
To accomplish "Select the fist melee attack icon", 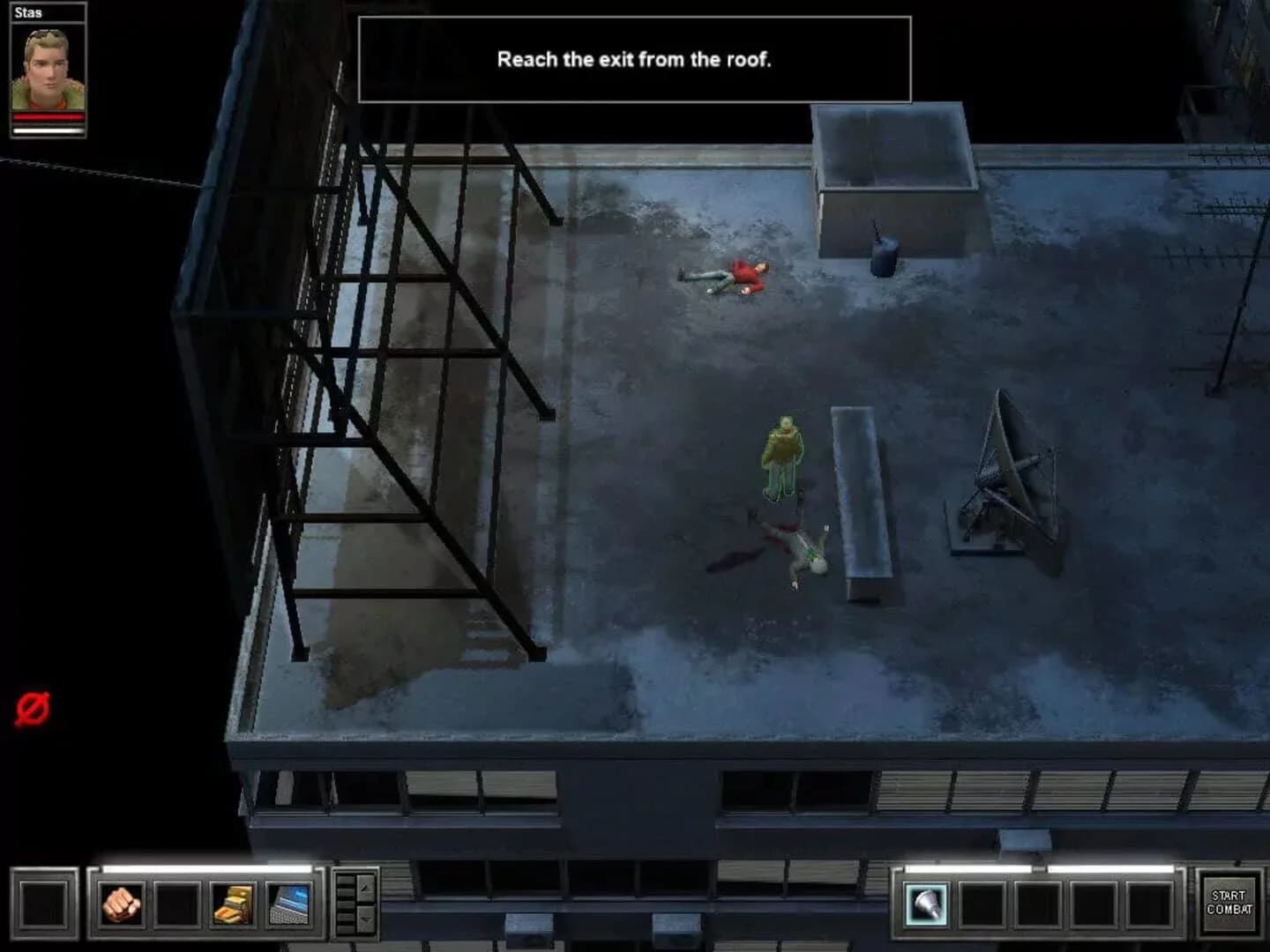I will [121, 904].
